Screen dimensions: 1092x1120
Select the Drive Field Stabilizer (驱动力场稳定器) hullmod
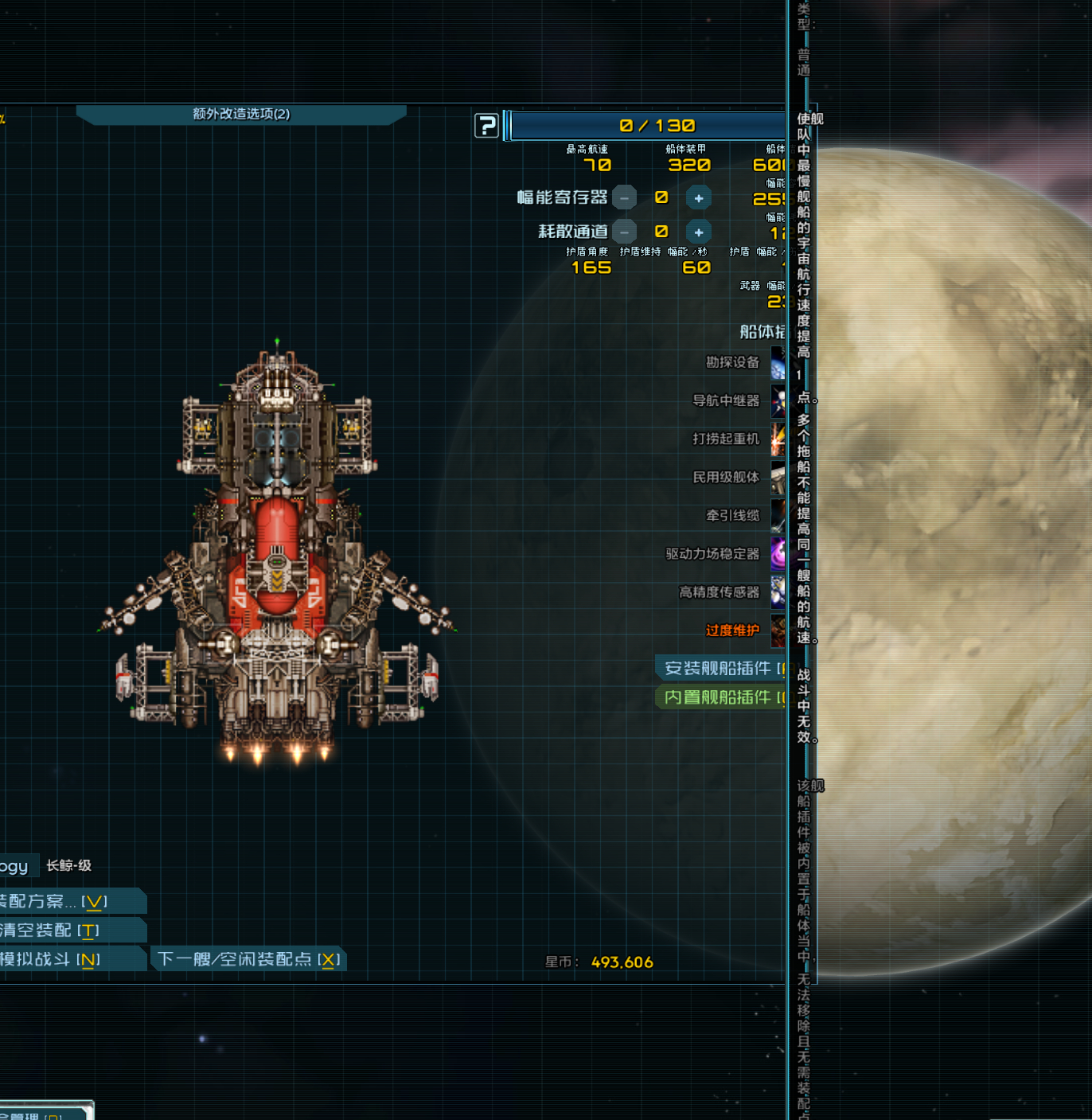[x=713, y=554]
